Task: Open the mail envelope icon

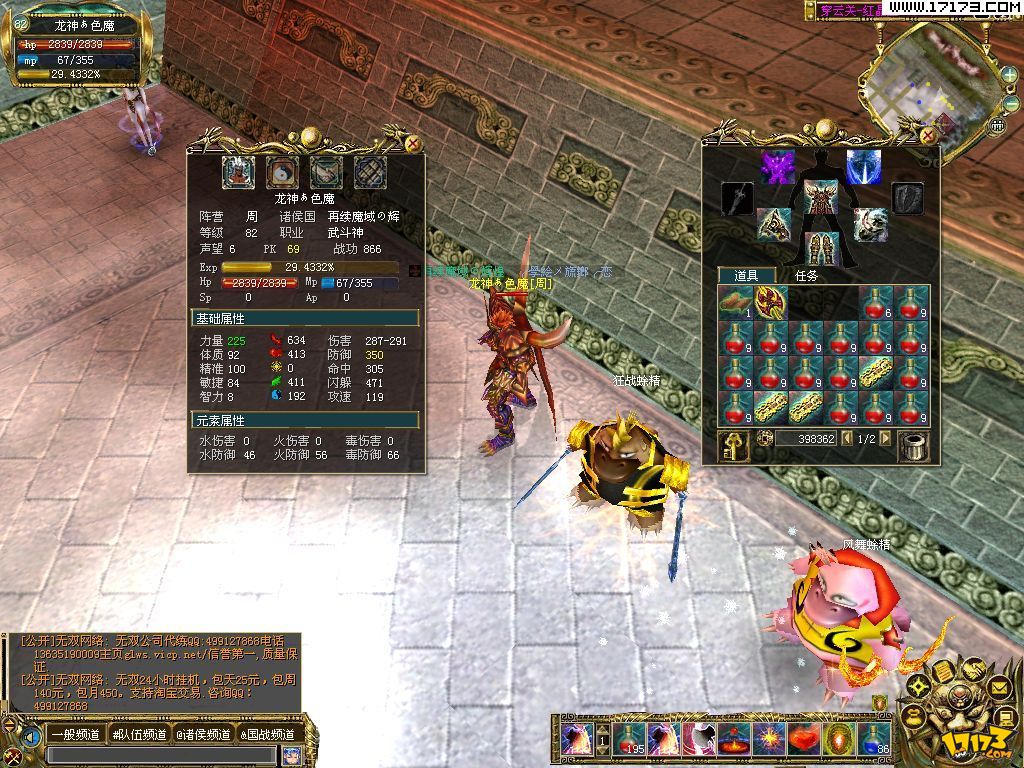Action: (x=998, y=687)
